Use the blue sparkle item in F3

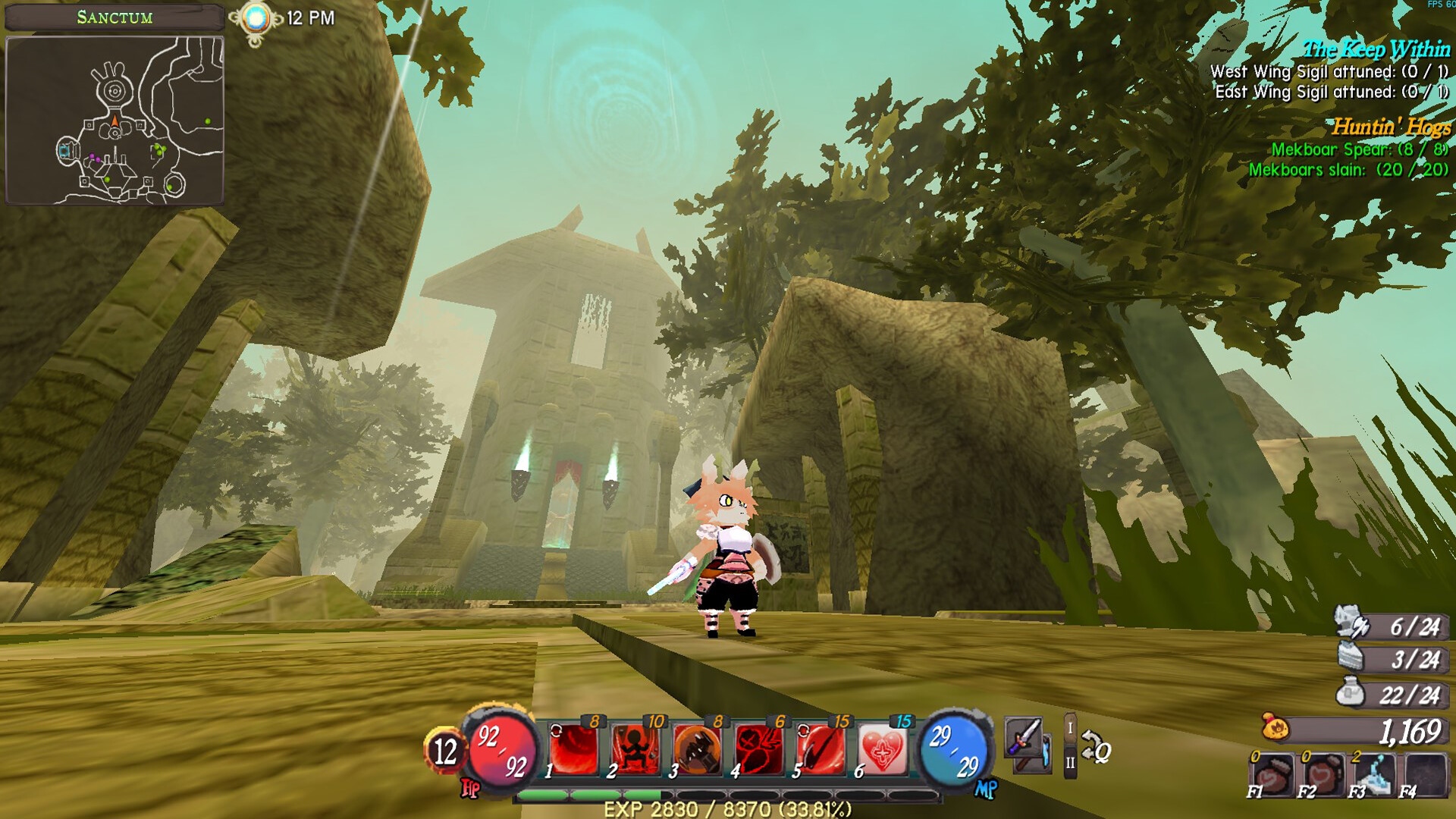tap(1374, 775)
